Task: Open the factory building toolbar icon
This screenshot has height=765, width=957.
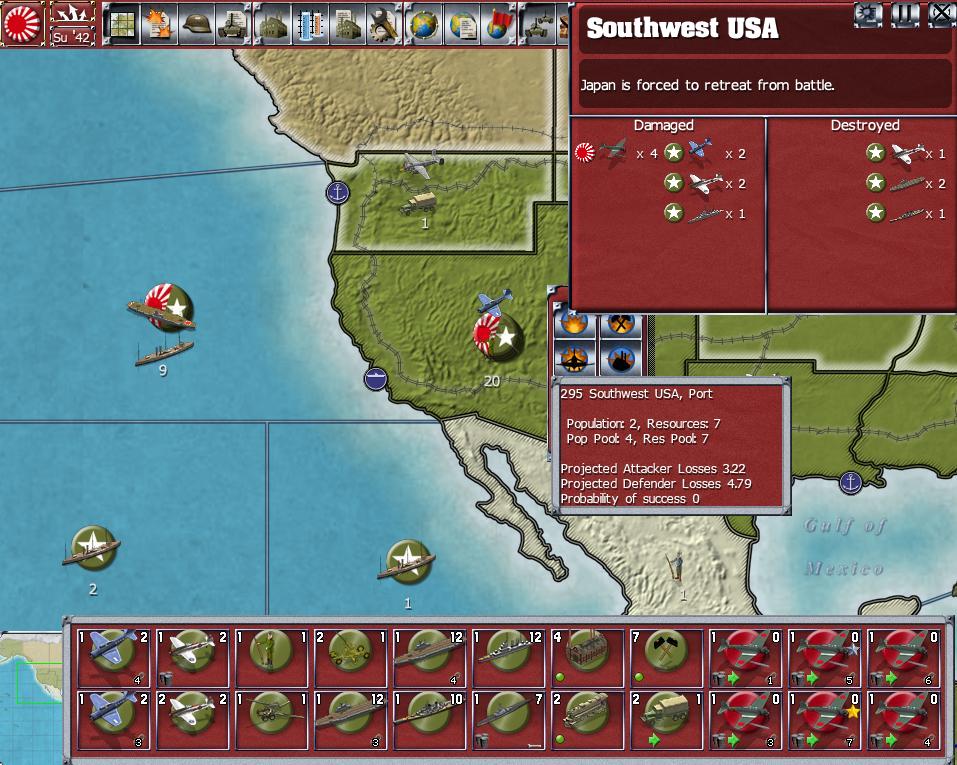Action: (272, 22)
